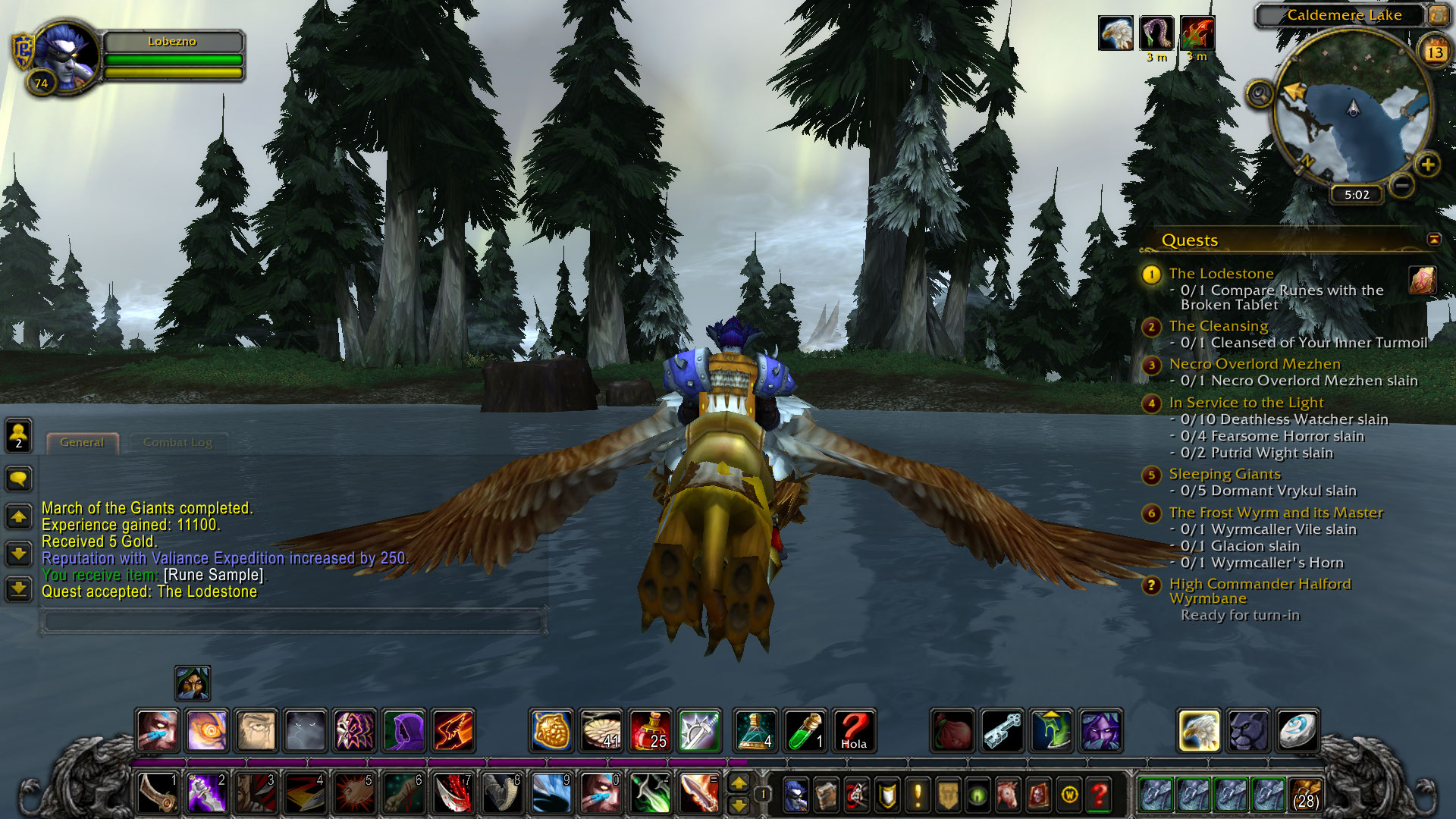Viewport: 1456px width, 819px height.
Task: Select the In Service to the Light quest
Action: (1246, 403)
